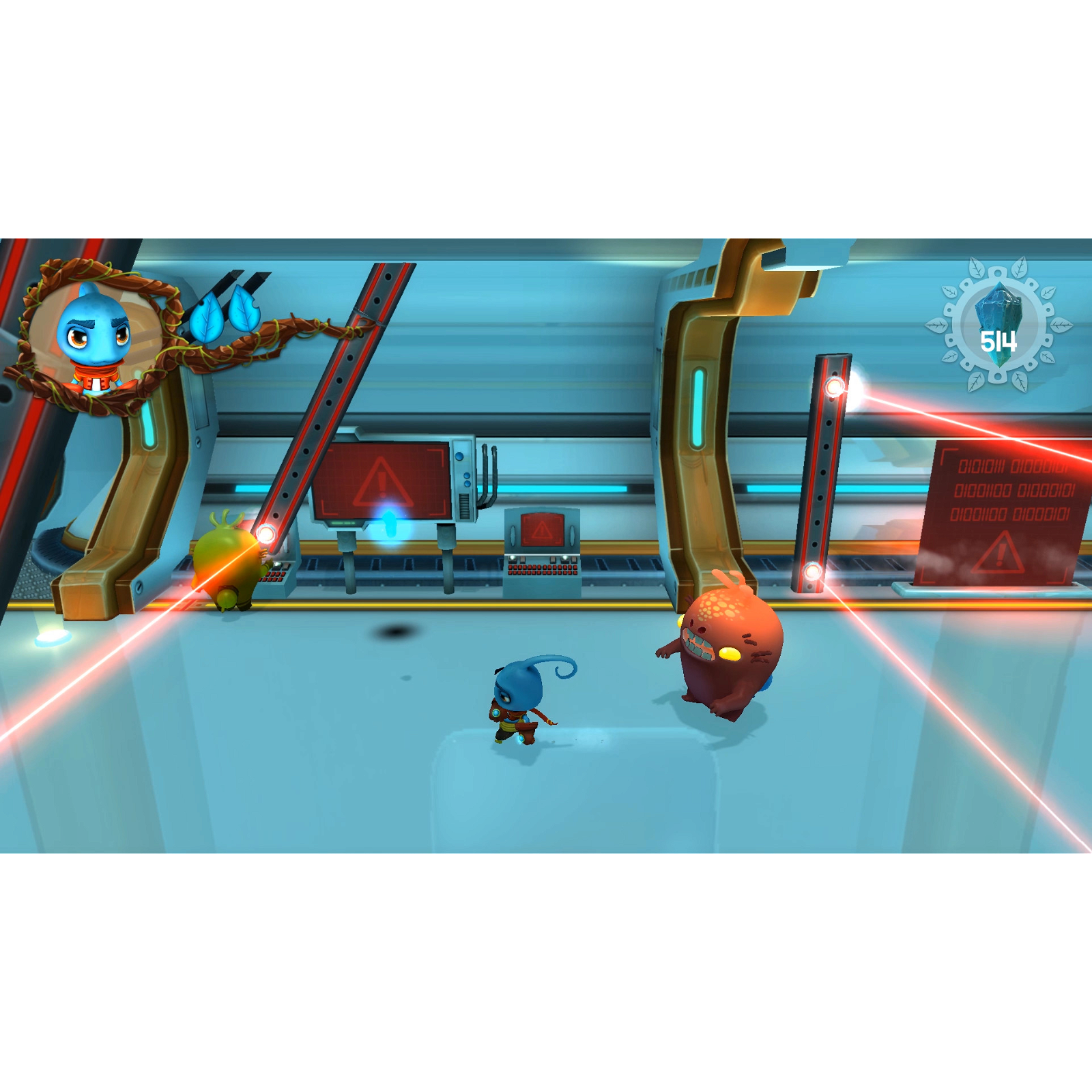
Task: Click the glowing laser emitter on the right pillar
Action: tap(834, 388)
